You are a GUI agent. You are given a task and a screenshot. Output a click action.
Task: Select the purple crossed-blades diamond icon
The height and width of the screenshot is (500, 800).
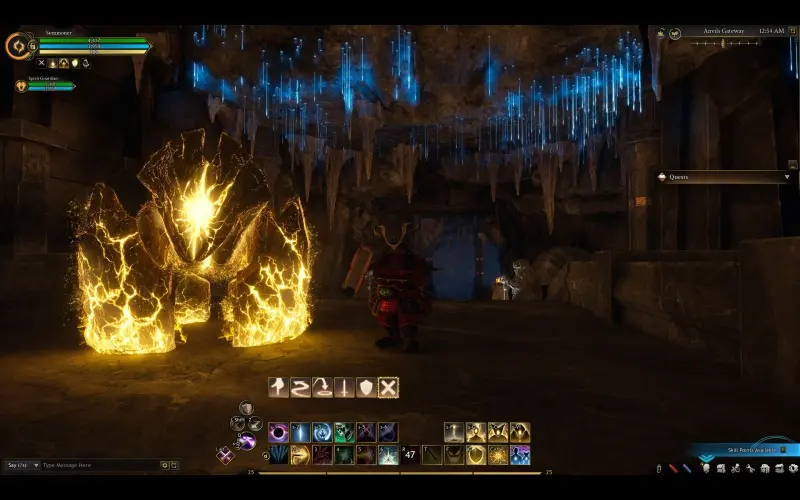(x=226, y=455)
